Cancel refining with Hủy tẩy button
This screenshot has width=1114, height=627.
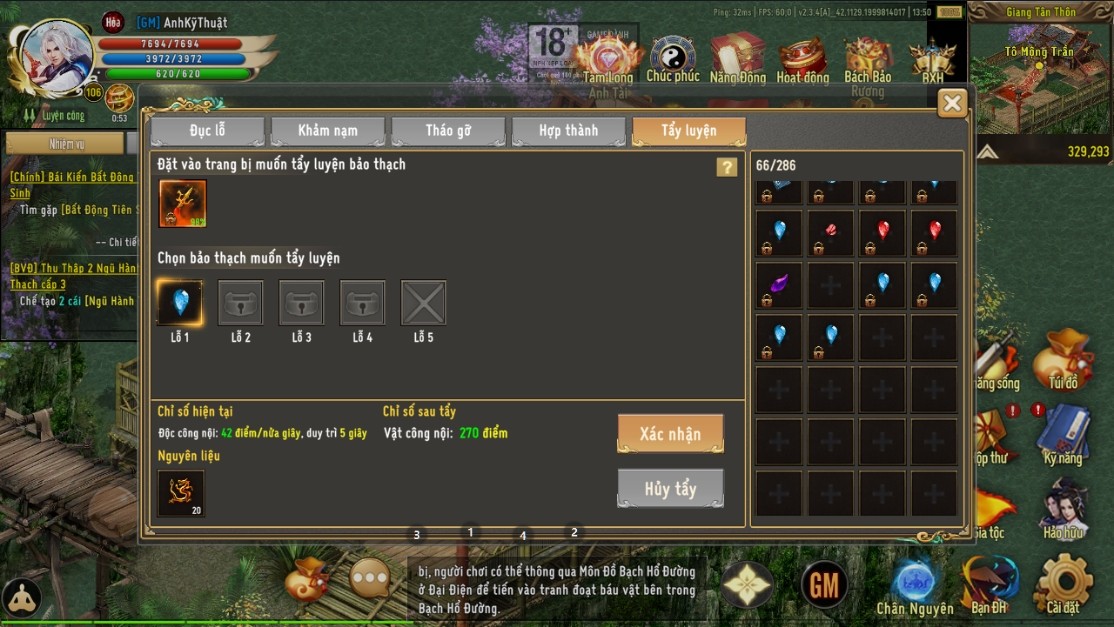670,488
